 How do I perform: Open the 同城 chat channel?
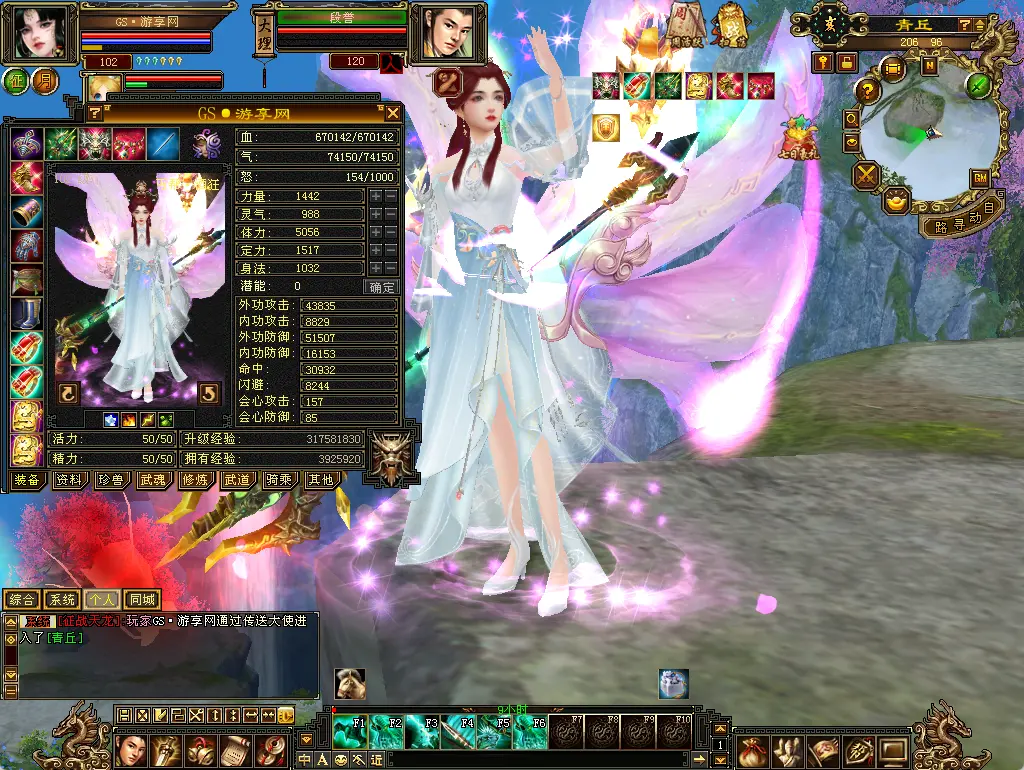pos(142,600)
